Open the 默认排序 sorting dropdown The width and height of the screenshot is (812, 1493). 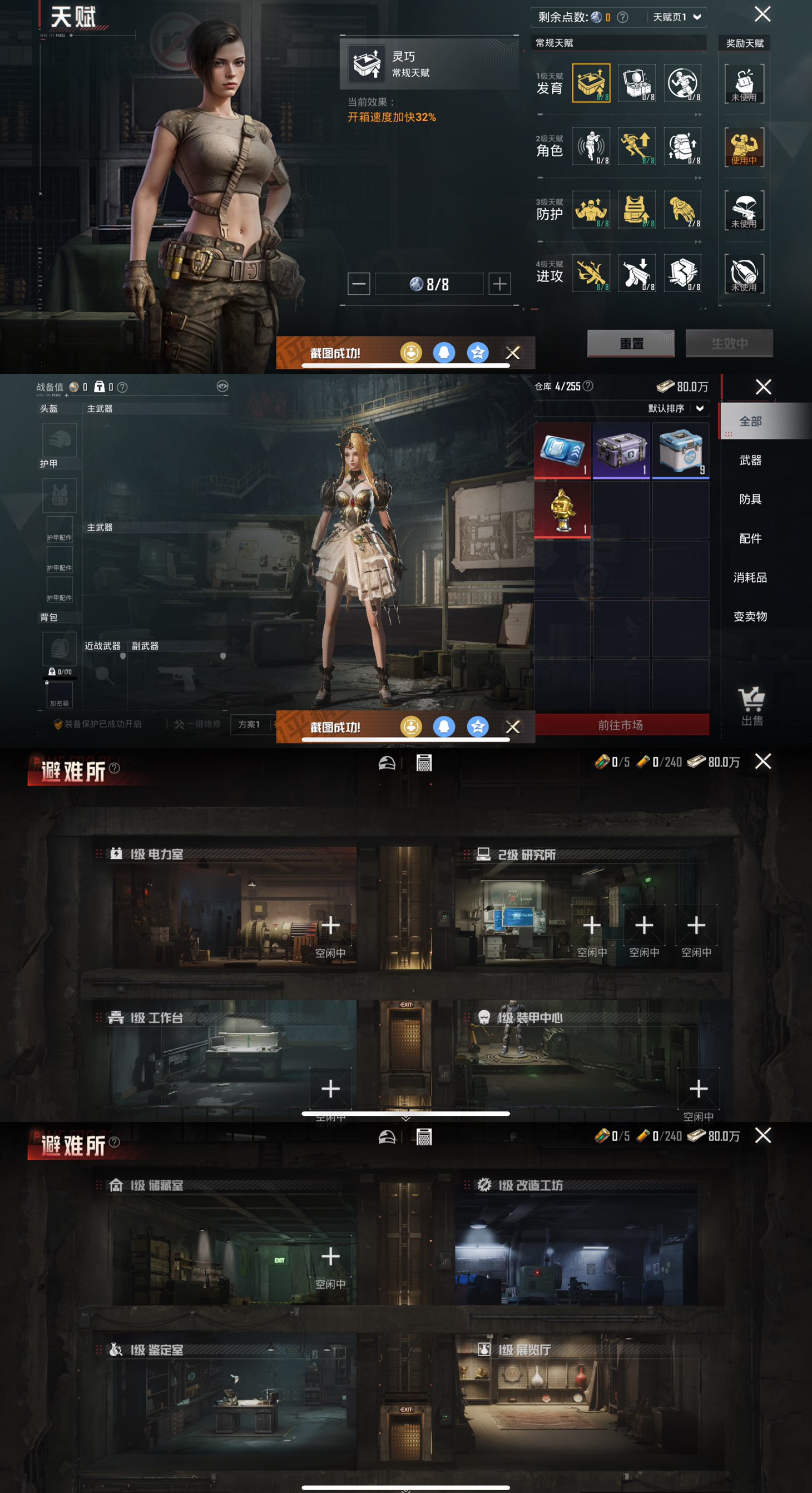click(x=676, y=409)
